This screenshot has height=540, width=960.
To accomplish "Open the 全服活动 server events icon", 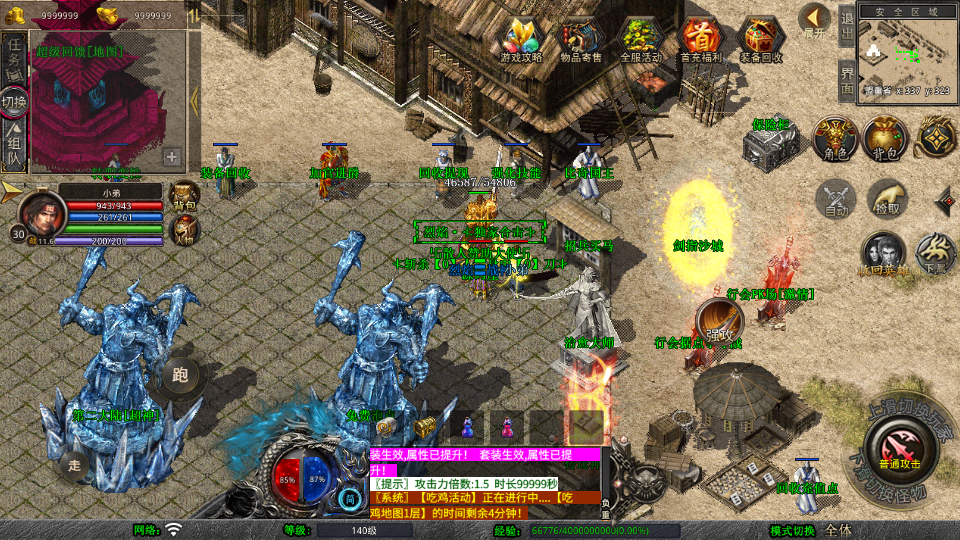I will pyautogui.click(x=641, y=40).
